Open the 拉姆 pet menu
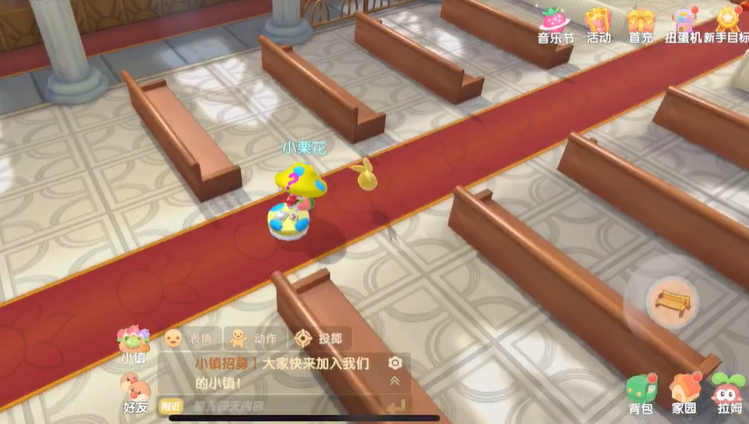749x424 pixels. (729, 391)
